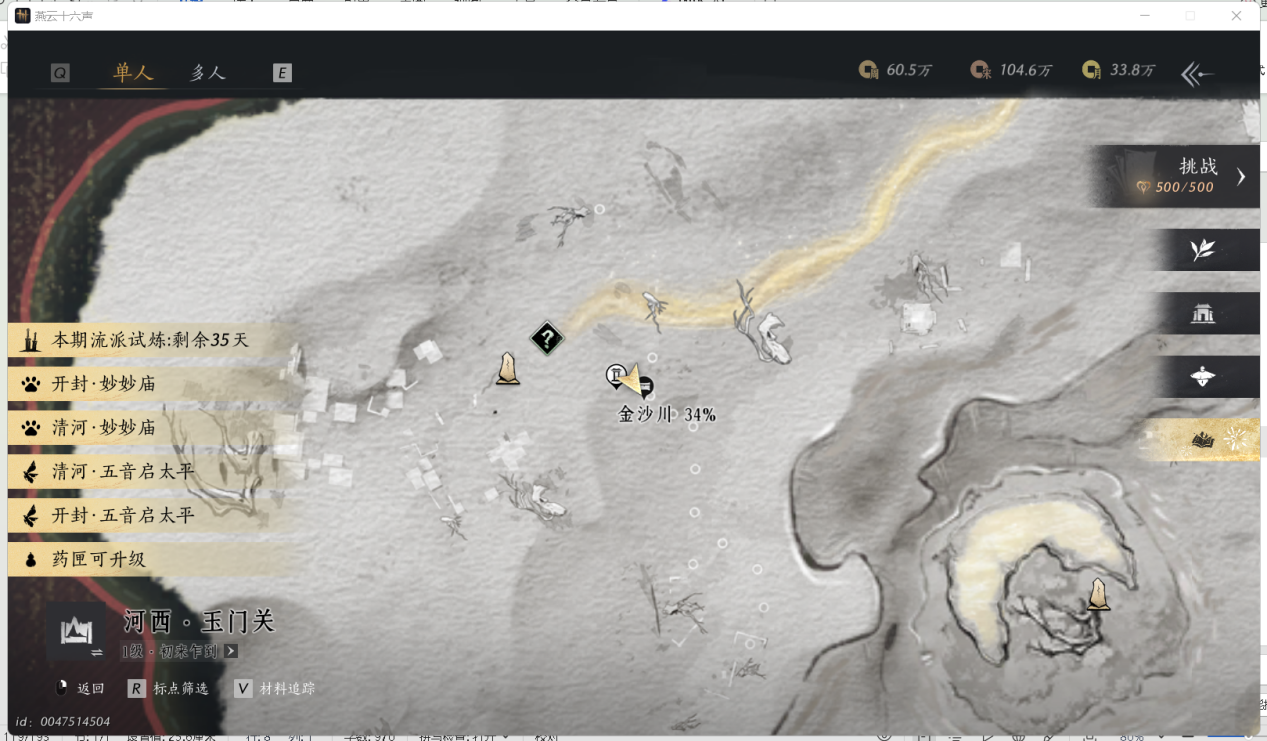Viewport: 1267px width, 741px height.
Task: Click the highlighted book and fireworks category
Action: point(1203,440)
